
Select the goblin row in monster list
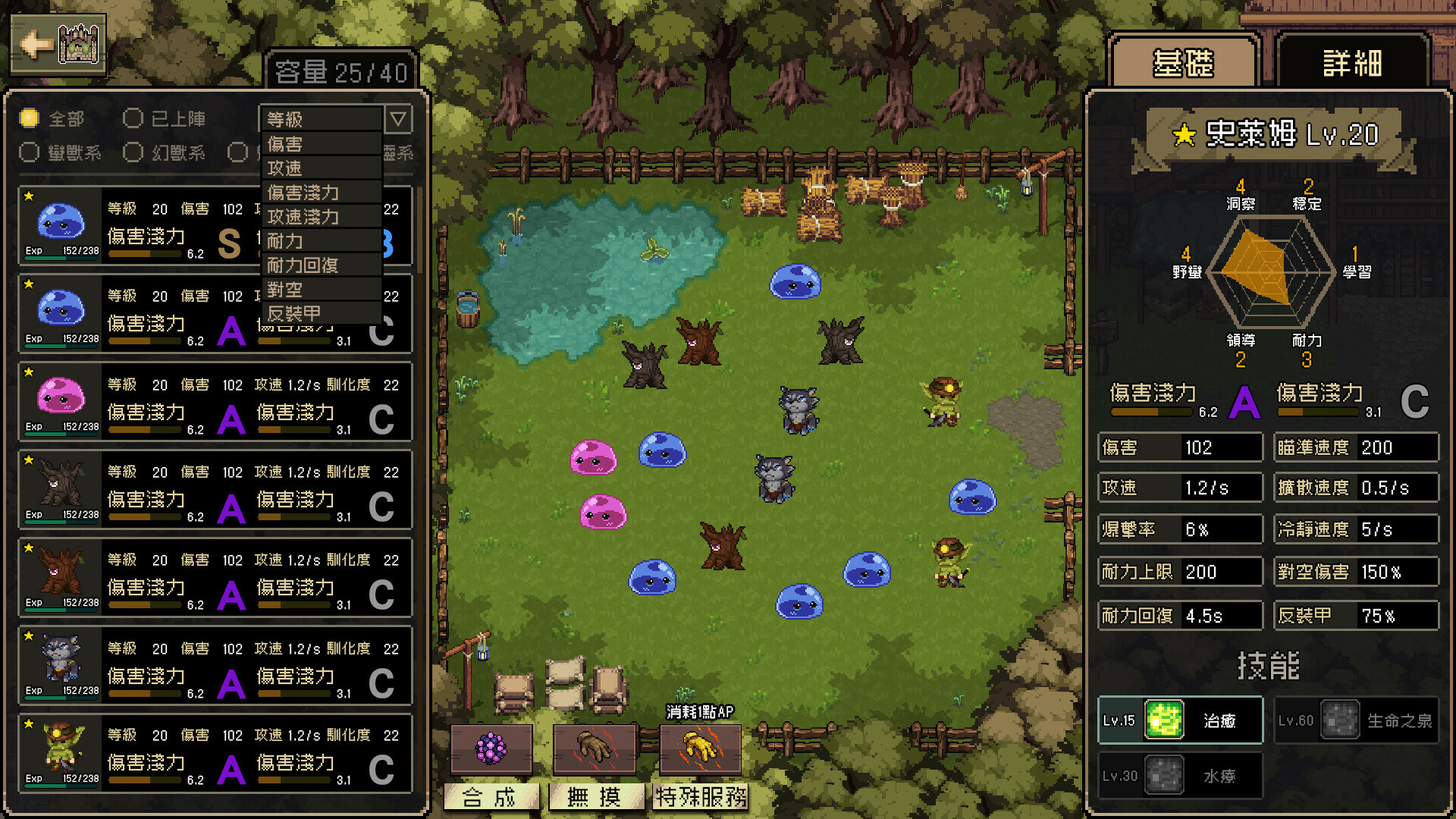pyautogui.click(x=215, y=753)
